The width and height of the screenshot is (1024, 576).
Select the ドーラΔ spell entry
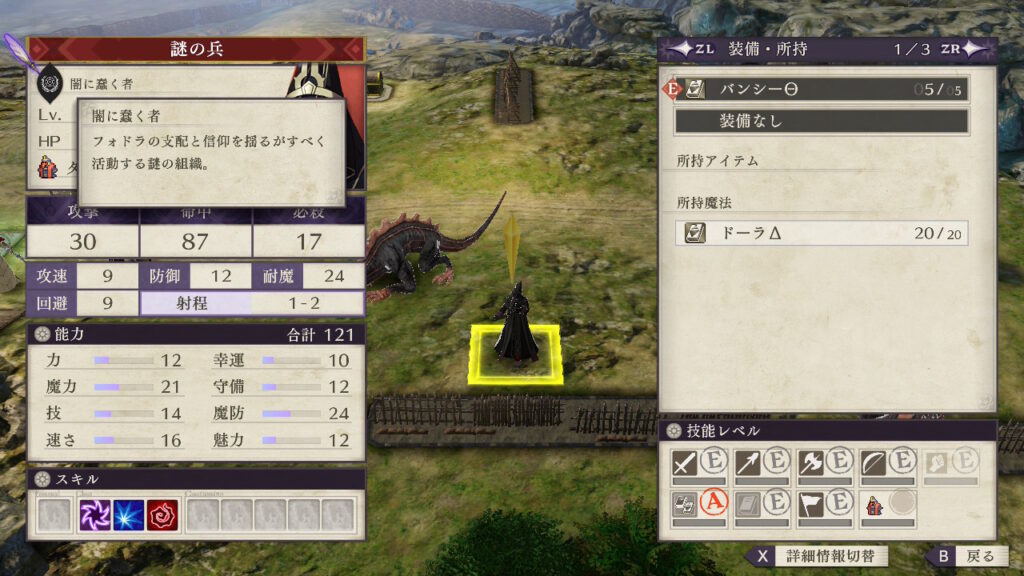pos(820,233)
